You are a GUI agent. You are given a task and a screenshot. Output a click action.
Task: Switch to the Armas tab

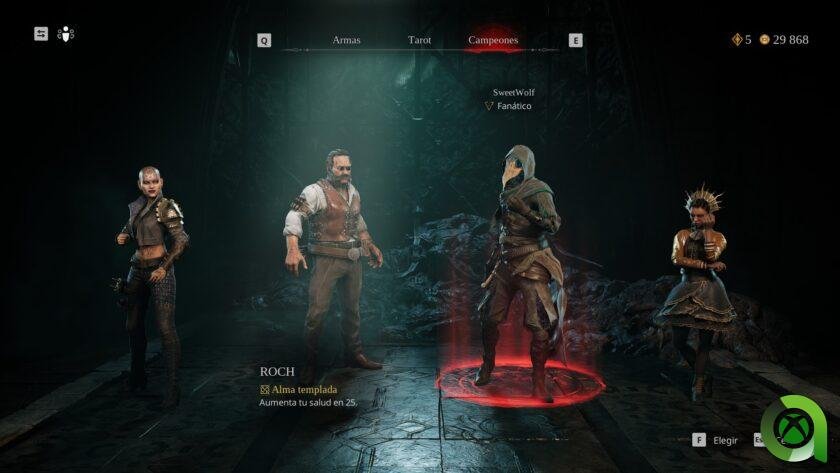(x=346, y=41)
